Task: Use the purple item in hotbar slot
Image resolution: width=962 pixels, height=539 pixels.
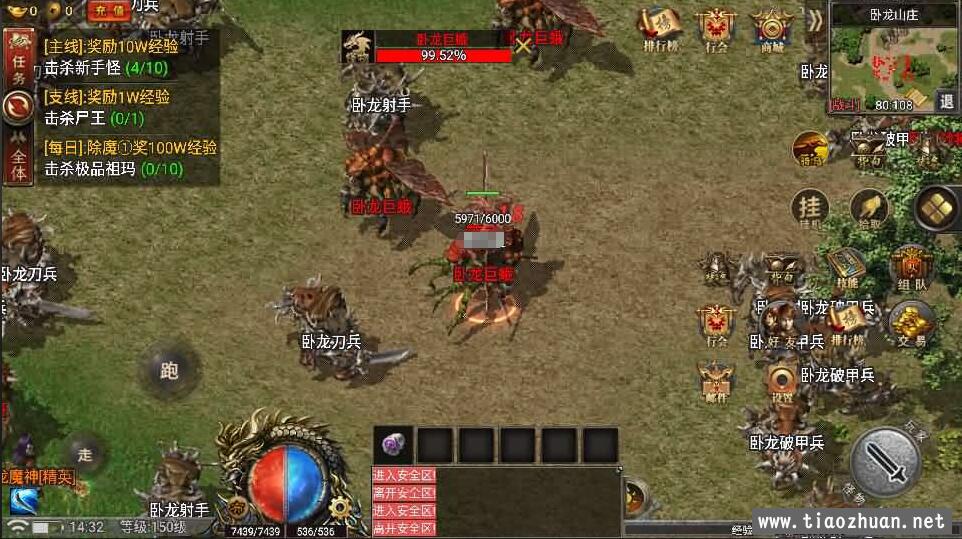Action: 393,445
